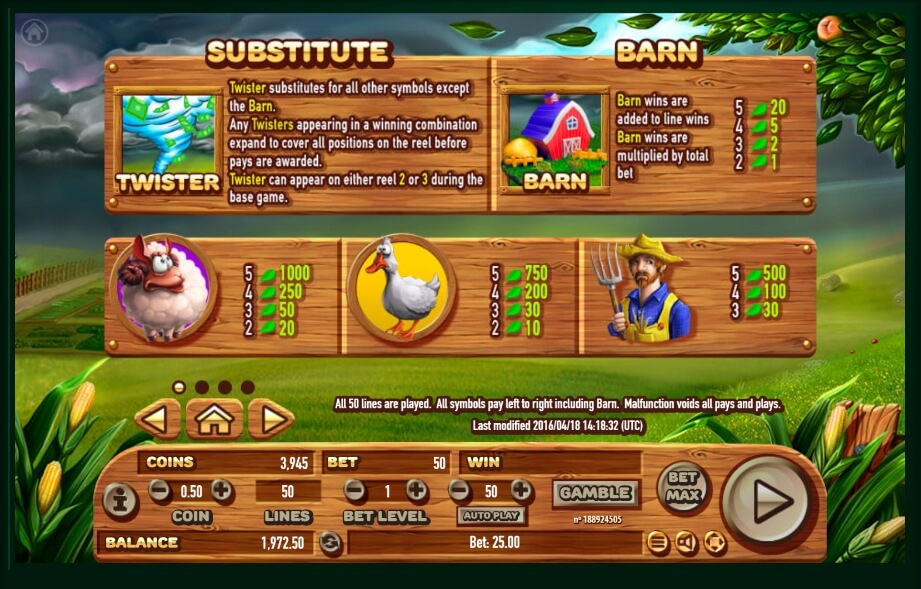The width and height of the screenshot is (921, 589).
Task: Go to the previous paytable page
Action: point(157,419)
